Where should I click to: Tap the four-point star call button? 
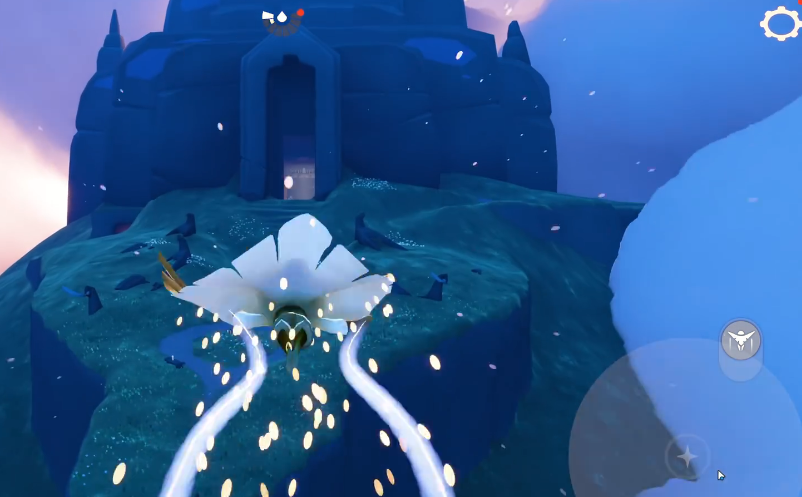pos(687,456)
